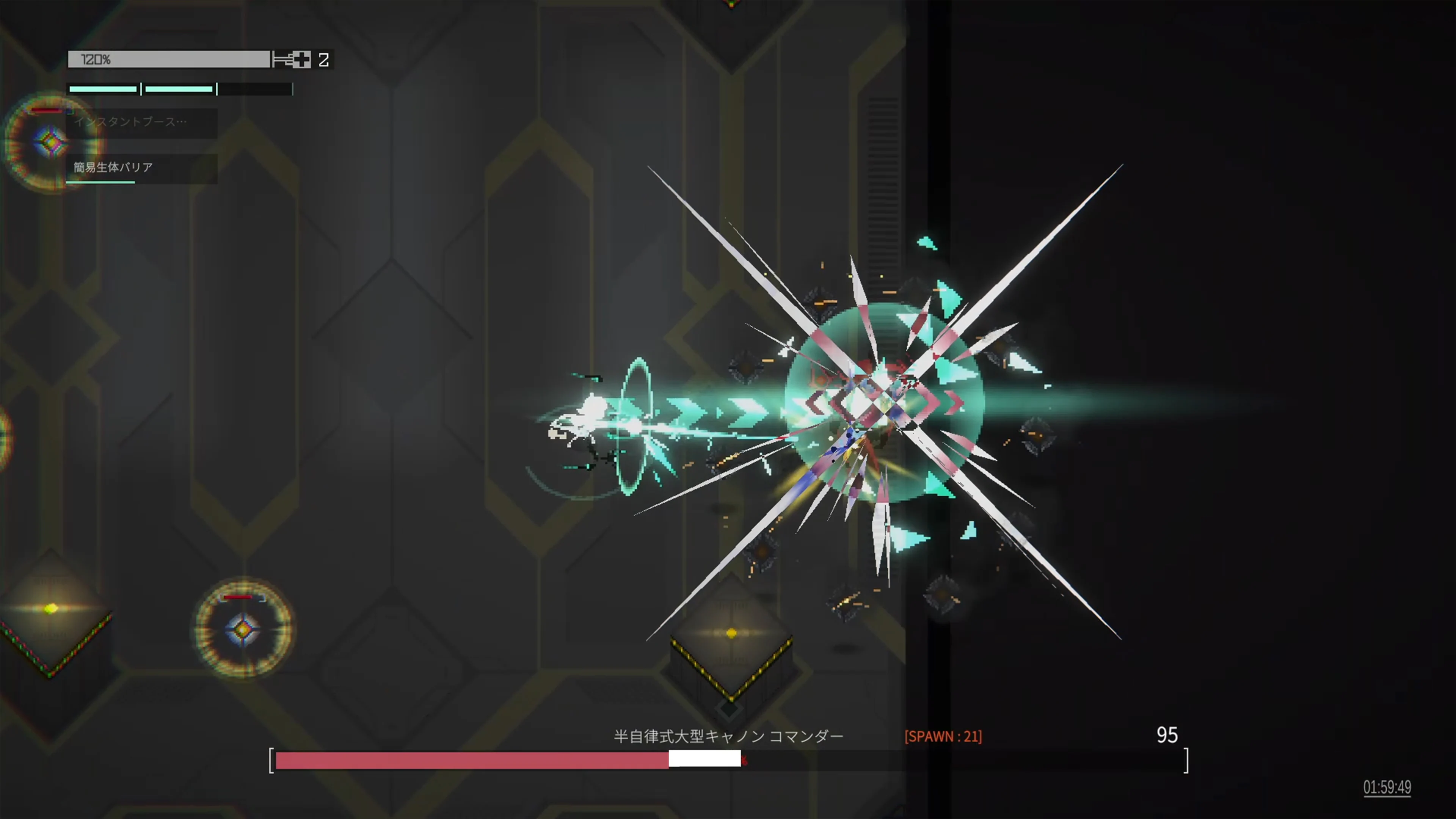Toggle the first teal energy segment bar
Viewport: 1456px width, 819px height.
pyautogui.click(x=103, y=89)
